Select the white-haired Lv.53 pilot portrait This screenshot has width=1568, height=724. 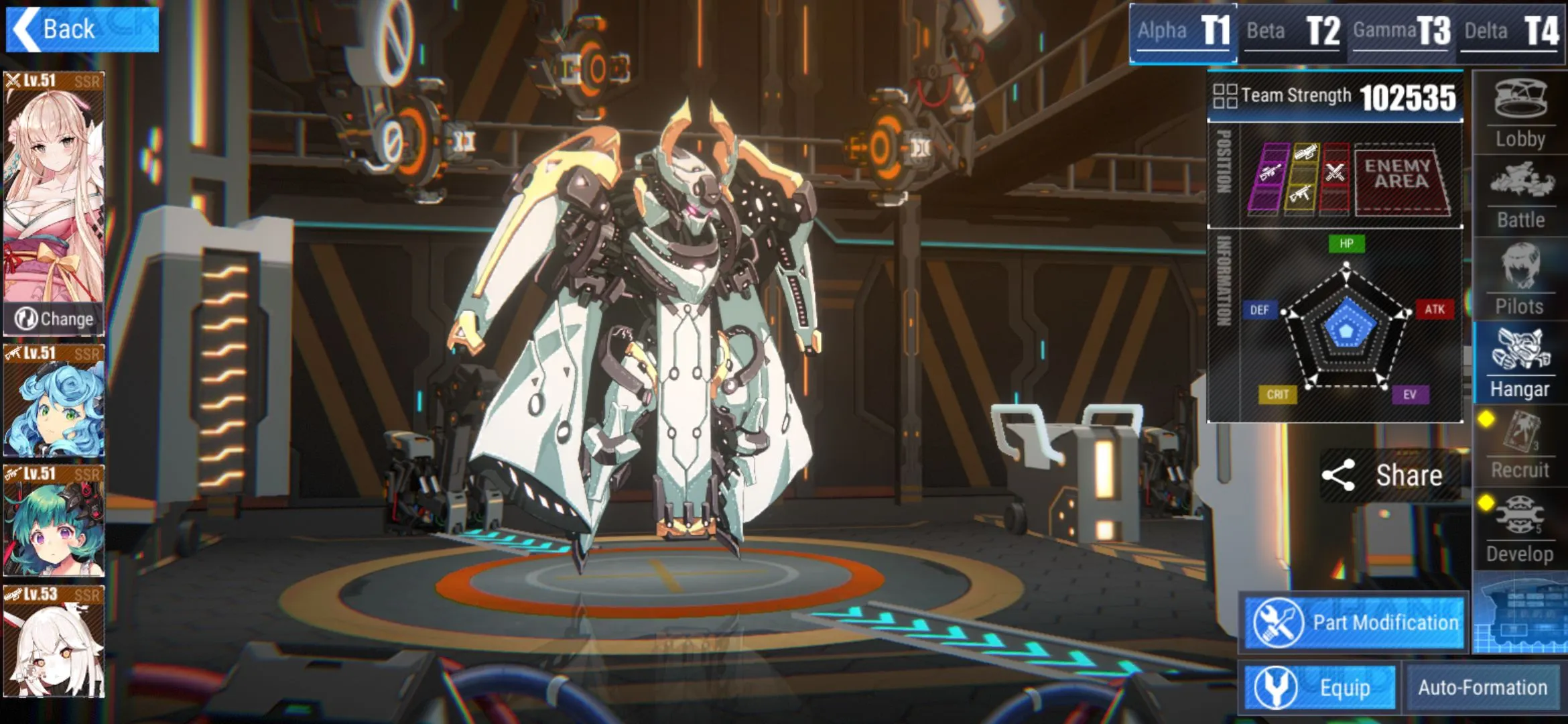(x=54, y=642)
